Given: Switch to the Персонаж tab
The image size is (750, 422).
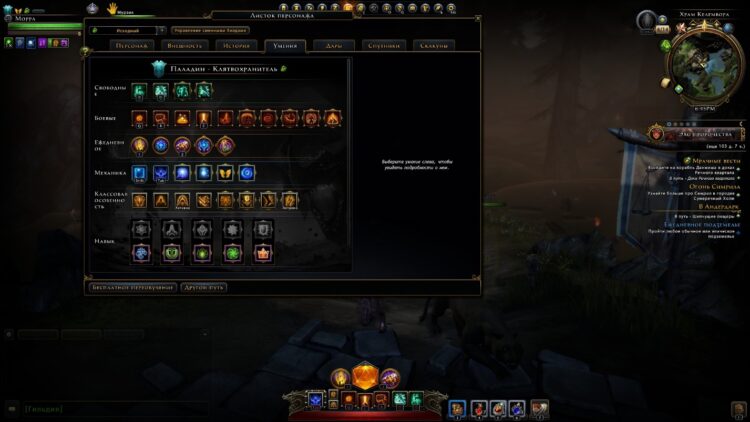Looking at the screenshot, I should (x=132, y=46).
